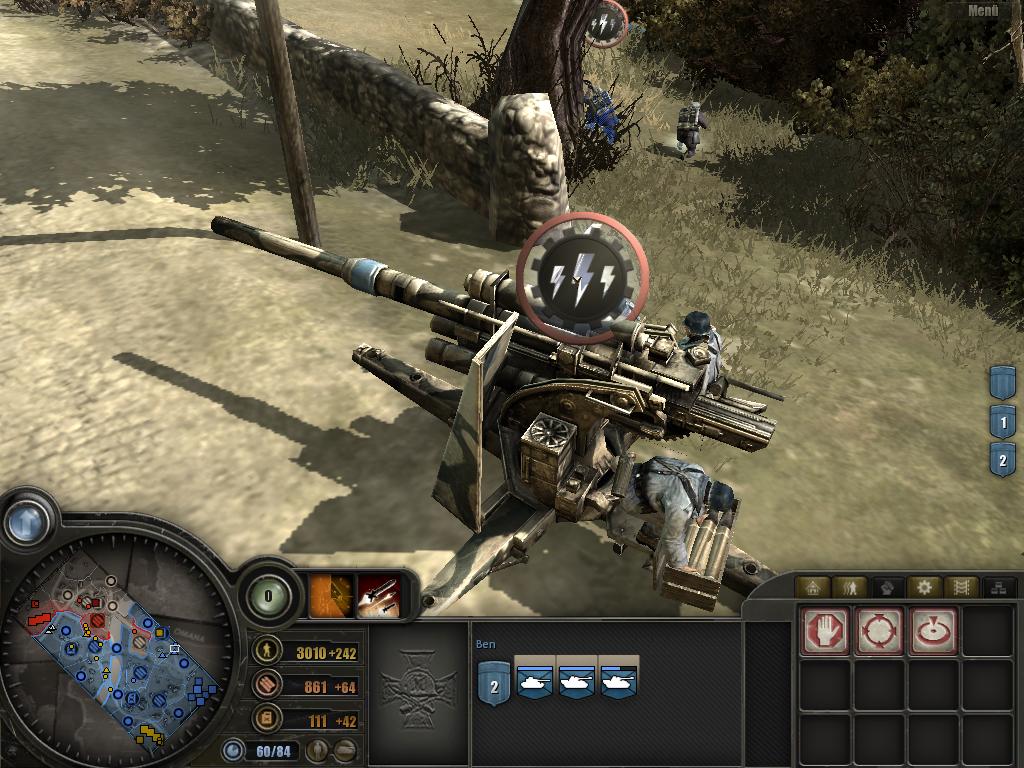This screenshot has height=768, width=1024.
Task: Click the infantry silhouette icon beside population
Action: tap(316, 750)
